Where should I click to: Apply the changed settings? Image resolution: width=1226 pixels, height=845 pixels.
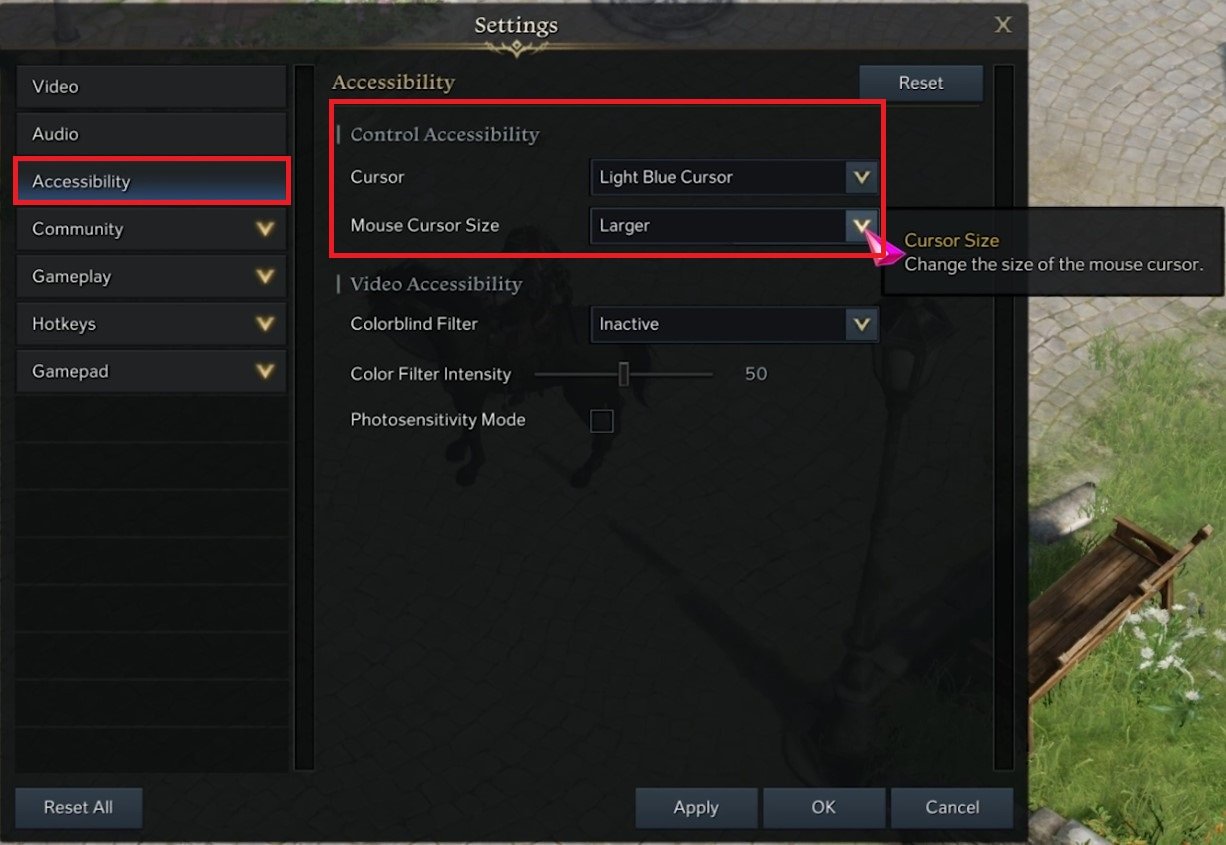point(696,808)
